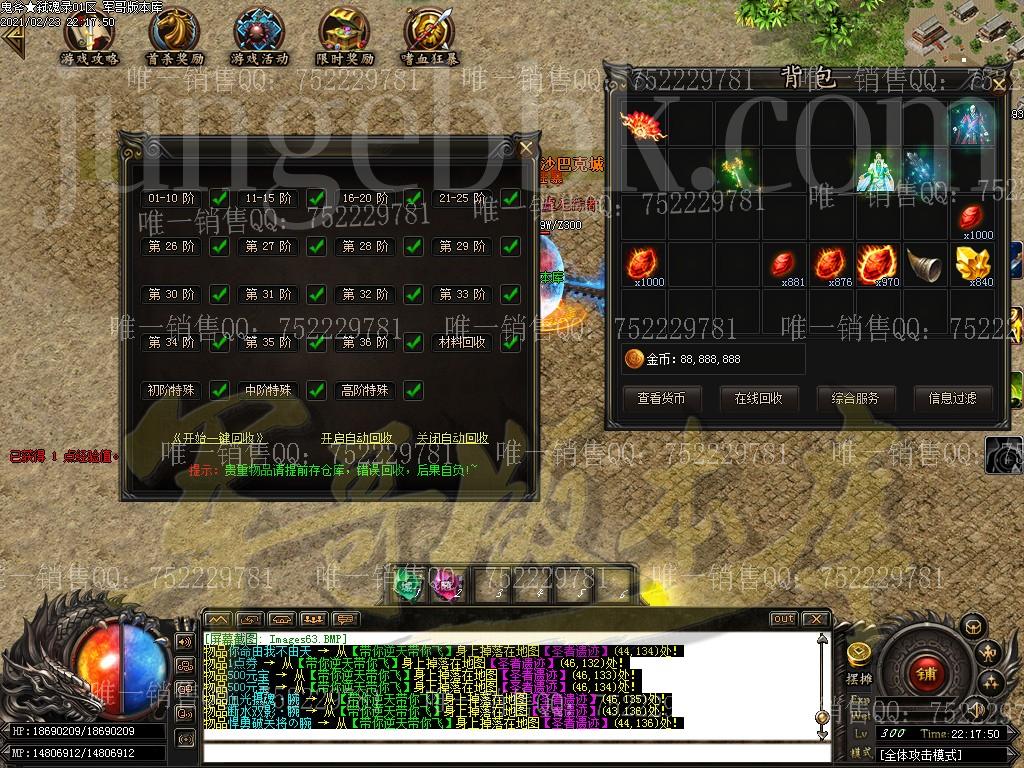Open the 游戏活动 events icon

click(259, 36)
